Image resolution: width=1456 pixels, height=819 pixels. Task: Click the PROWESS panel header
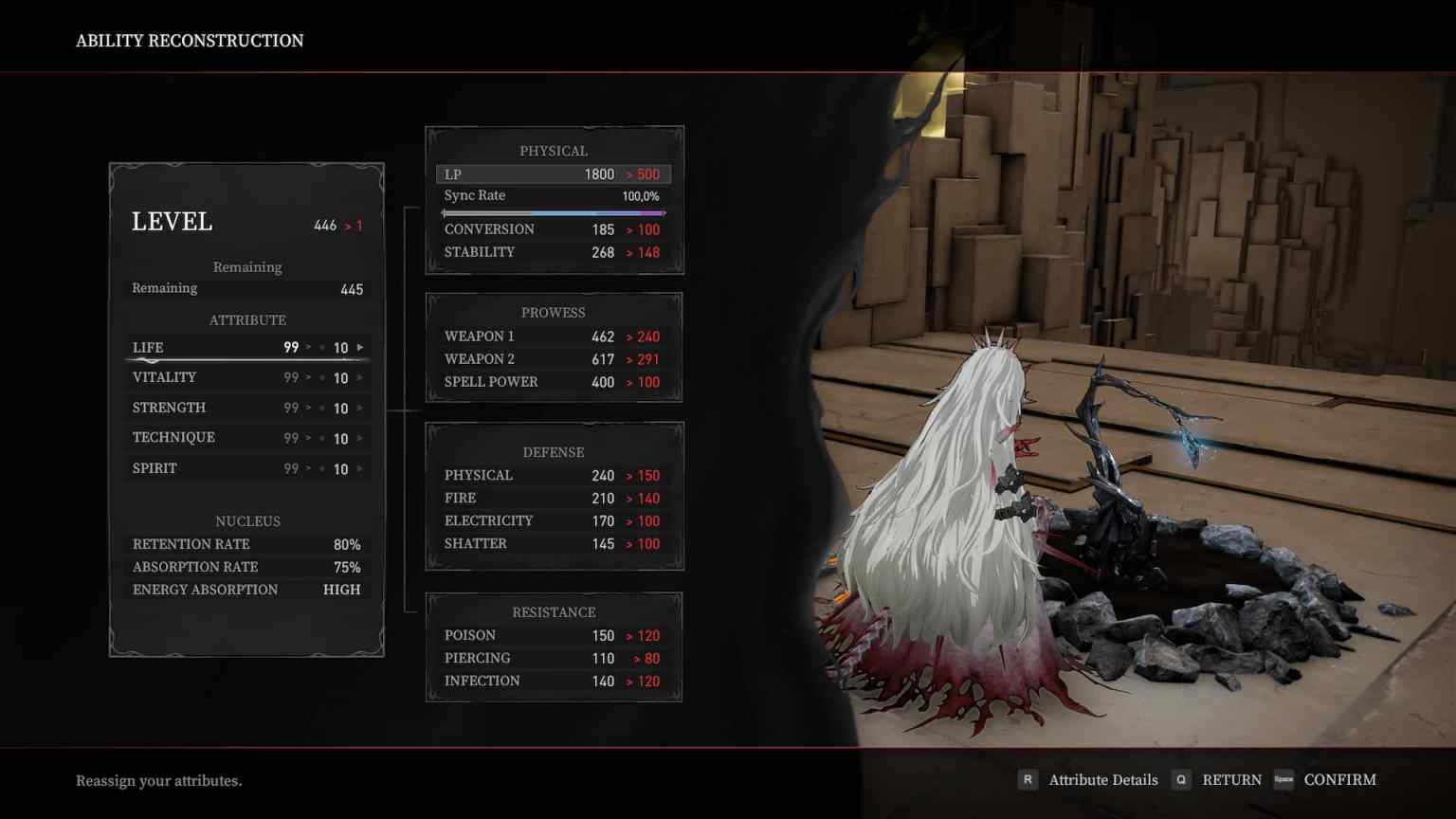point(555,312)
